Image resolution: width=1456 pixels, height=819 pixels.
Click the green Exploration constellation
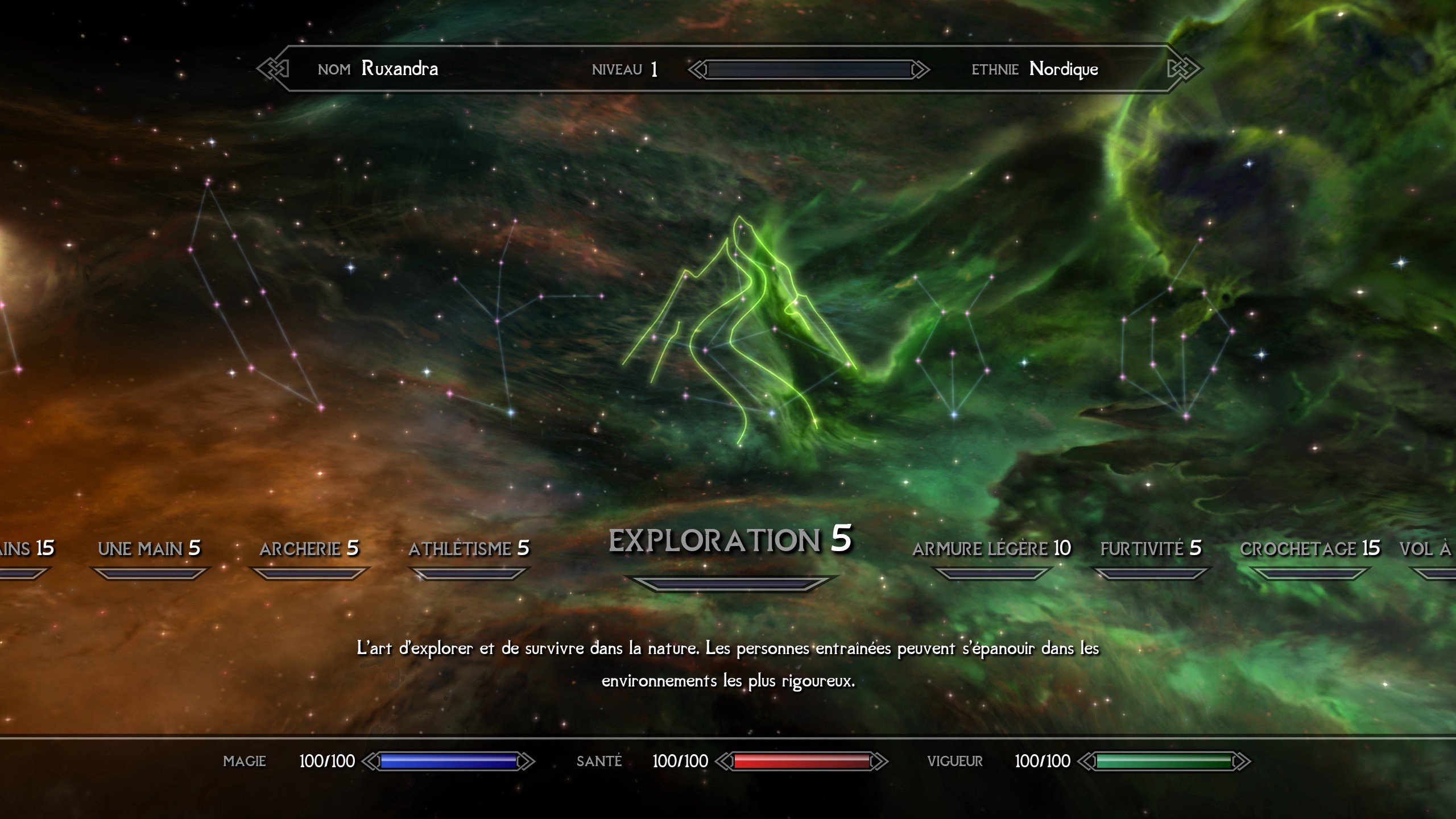pos(739,330)
